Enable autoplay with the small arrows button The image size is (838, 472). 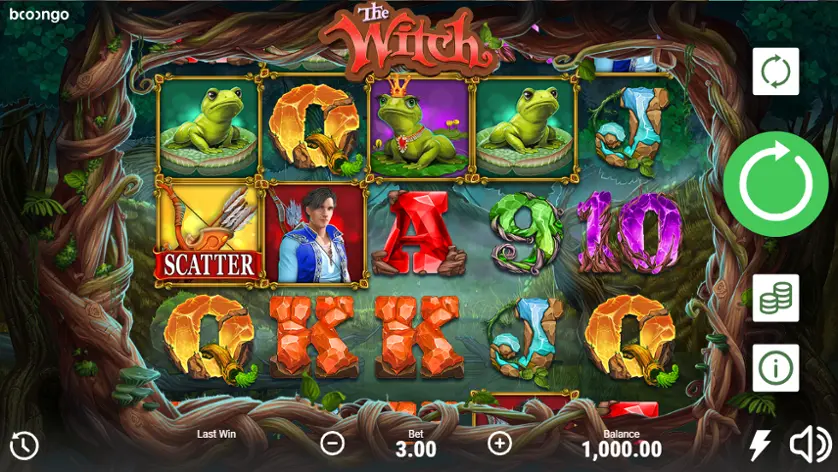[775, 71]
